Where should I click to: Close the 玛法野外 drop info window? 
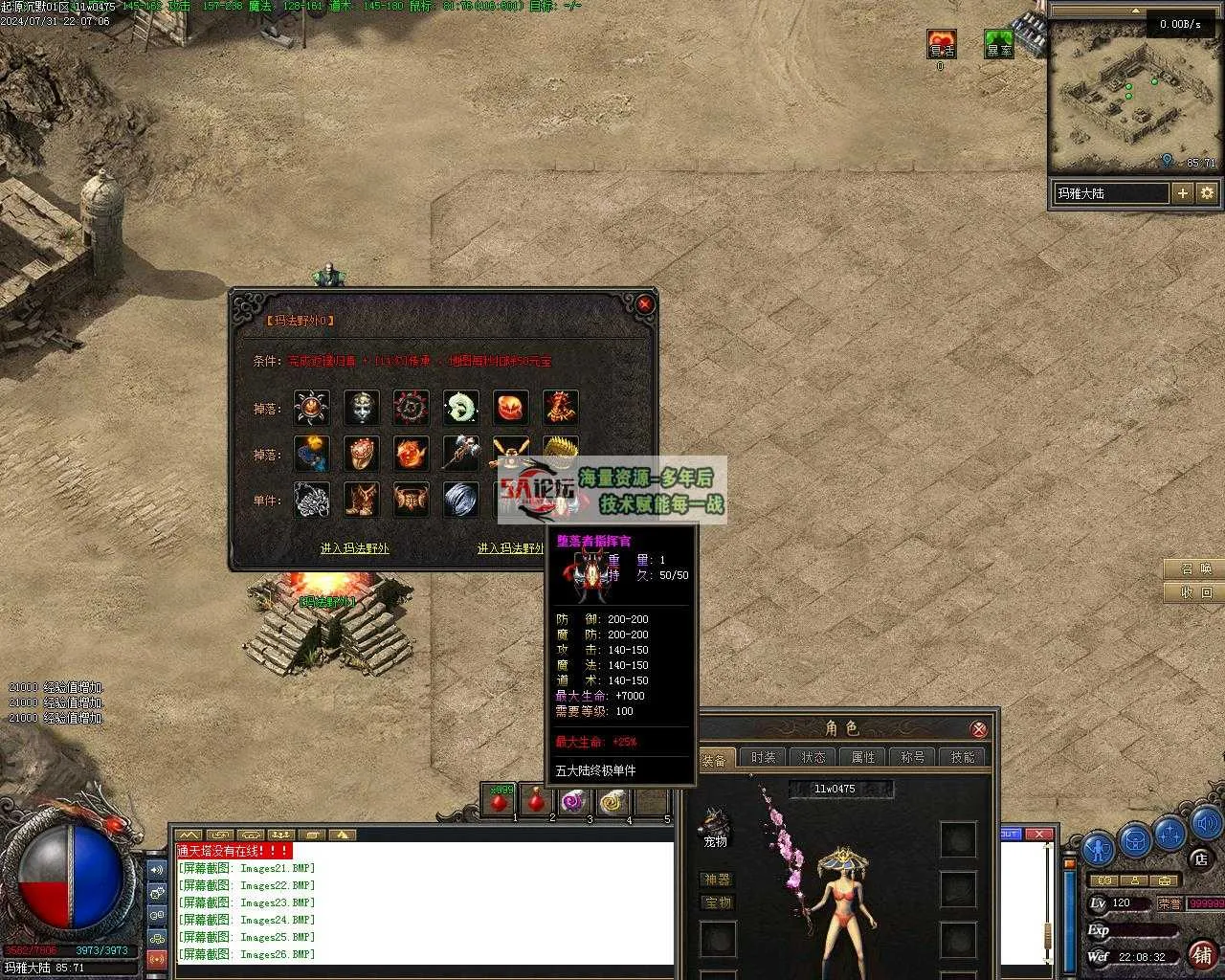tap(645, 304)
